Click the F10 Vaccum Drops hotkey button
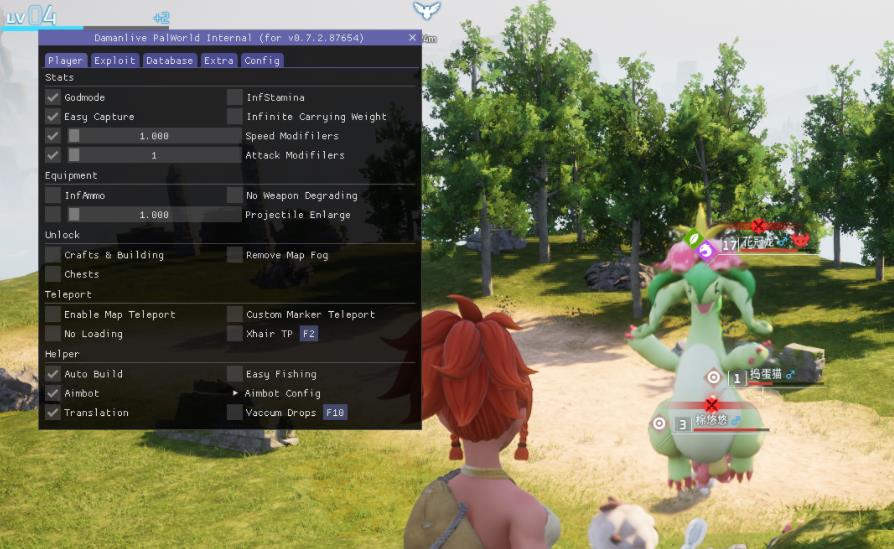 (x=334, y=413)
